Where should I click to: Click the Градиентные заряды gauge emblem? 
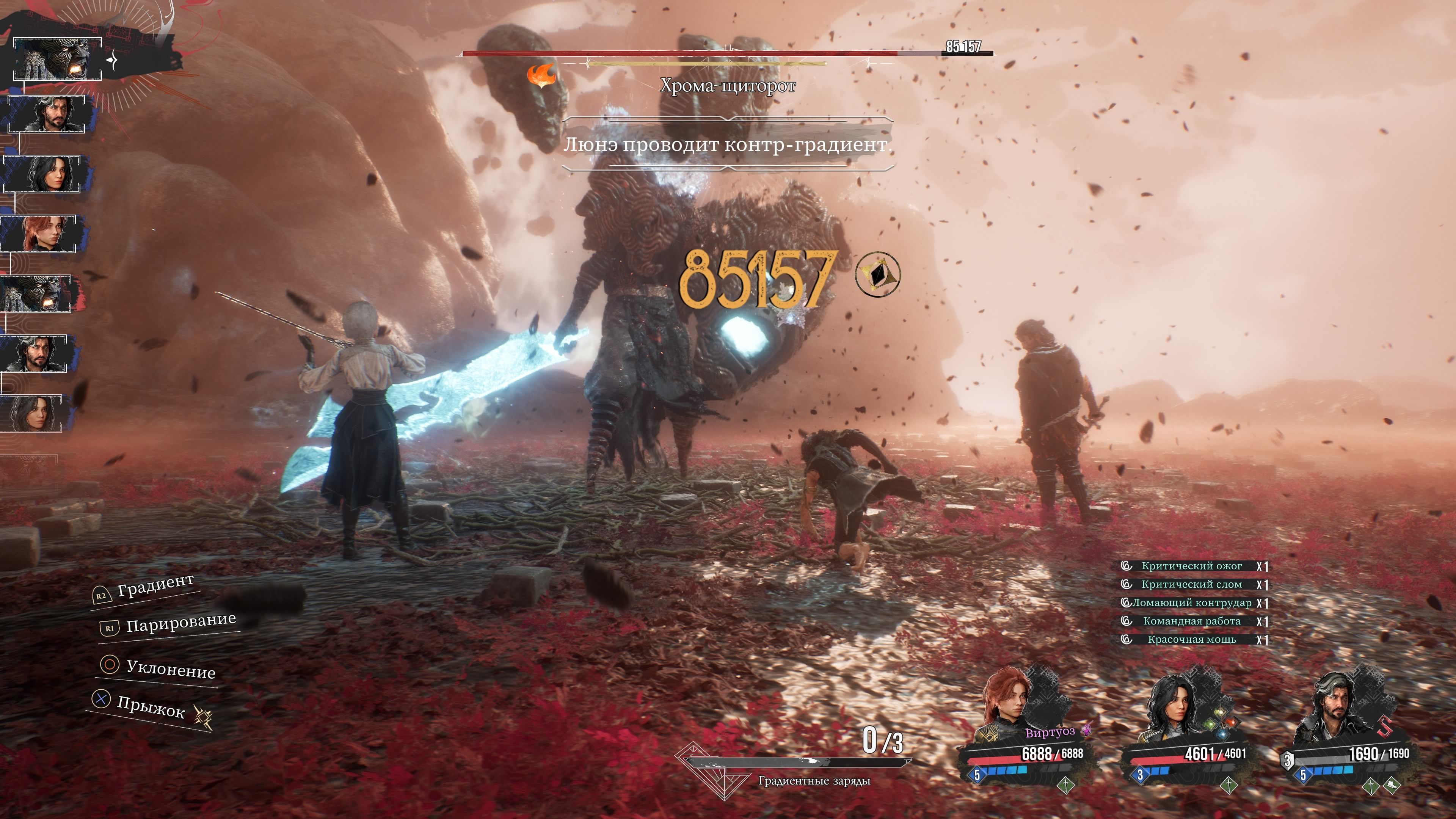tap(709, 772)
